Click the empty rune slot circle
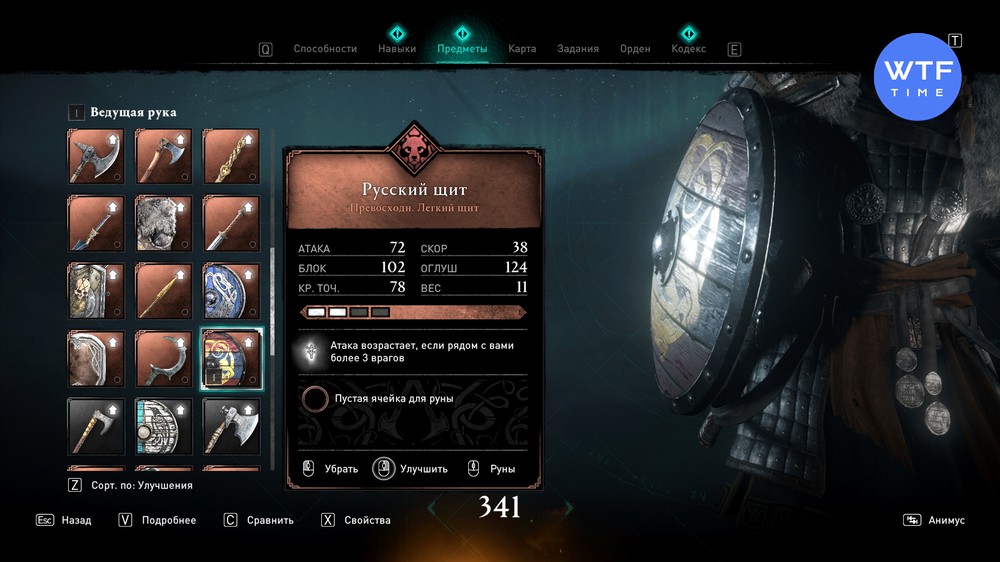Viewport: 1000px width, 562px height. coord(315,399)
